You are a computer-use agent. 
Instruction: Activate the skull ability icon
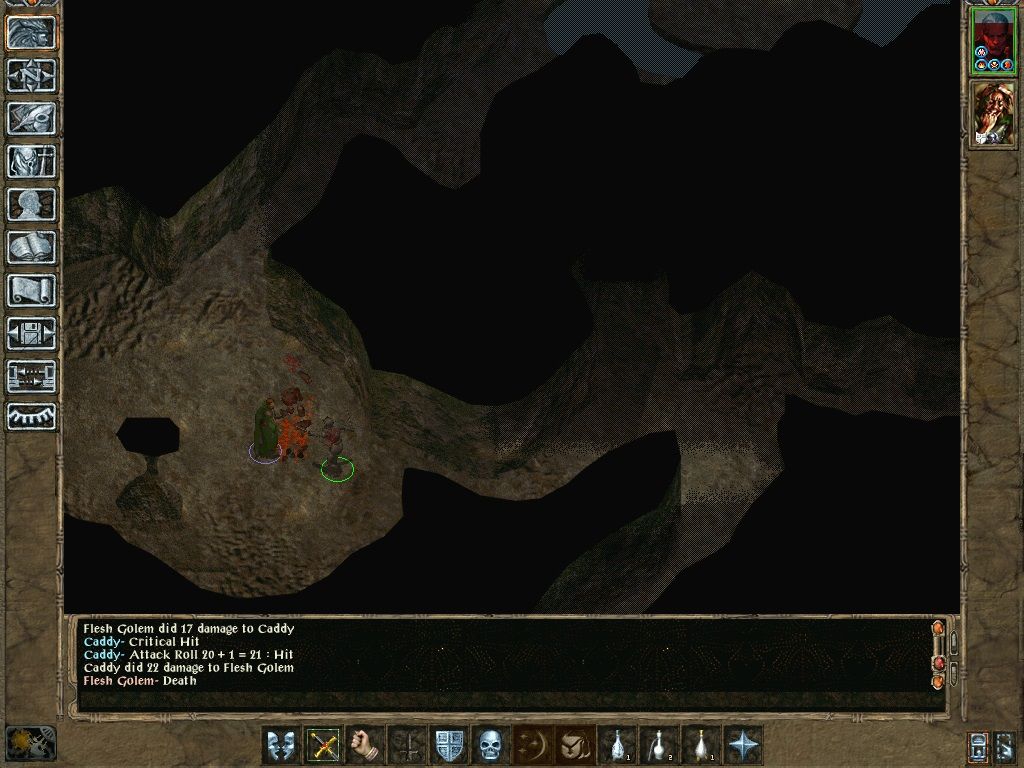click(x=490, y=745)
